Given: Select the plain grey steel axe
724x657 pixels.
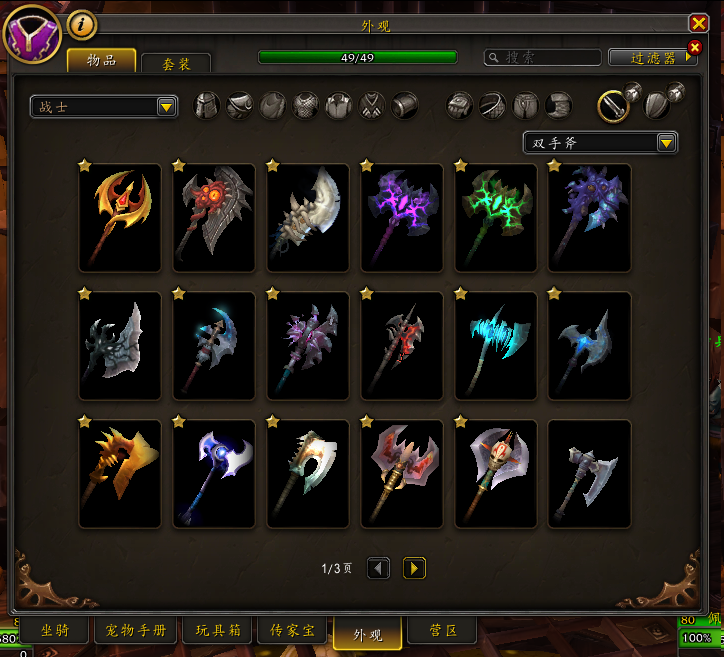Looking at the screenshot, I should pos(590,473).
